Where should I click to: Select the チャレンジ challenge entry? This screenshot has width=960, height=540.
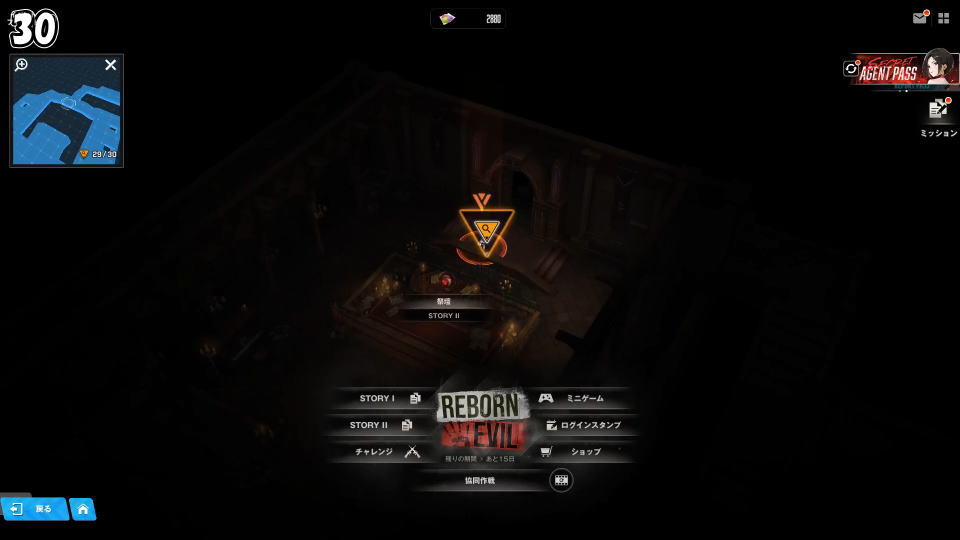point(384,452)
